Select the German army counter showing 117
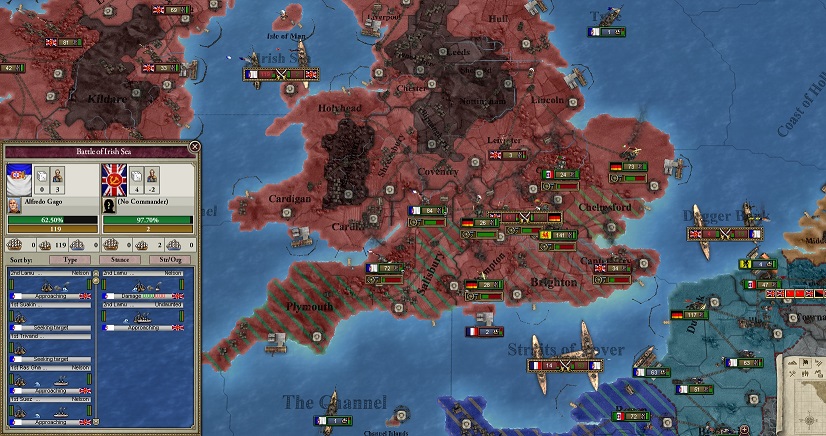Image resolution: width=826 pixels, height=436 pixels. pyautogui.click(x=690, y=316)
